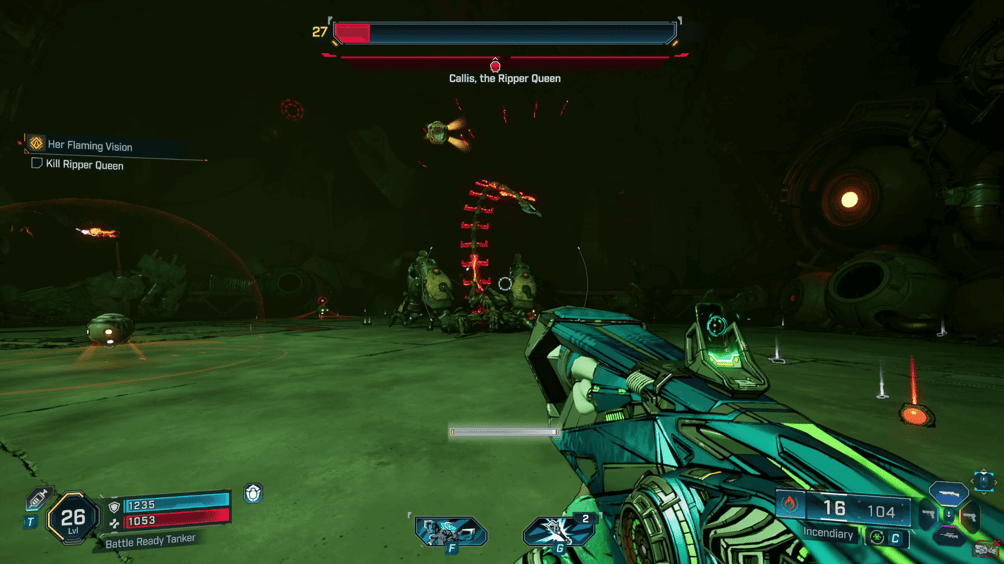The width and height of the screenshot is (1004, 564).
Task: Toggle the Incendiary element icon
Action: click(790, 505)
